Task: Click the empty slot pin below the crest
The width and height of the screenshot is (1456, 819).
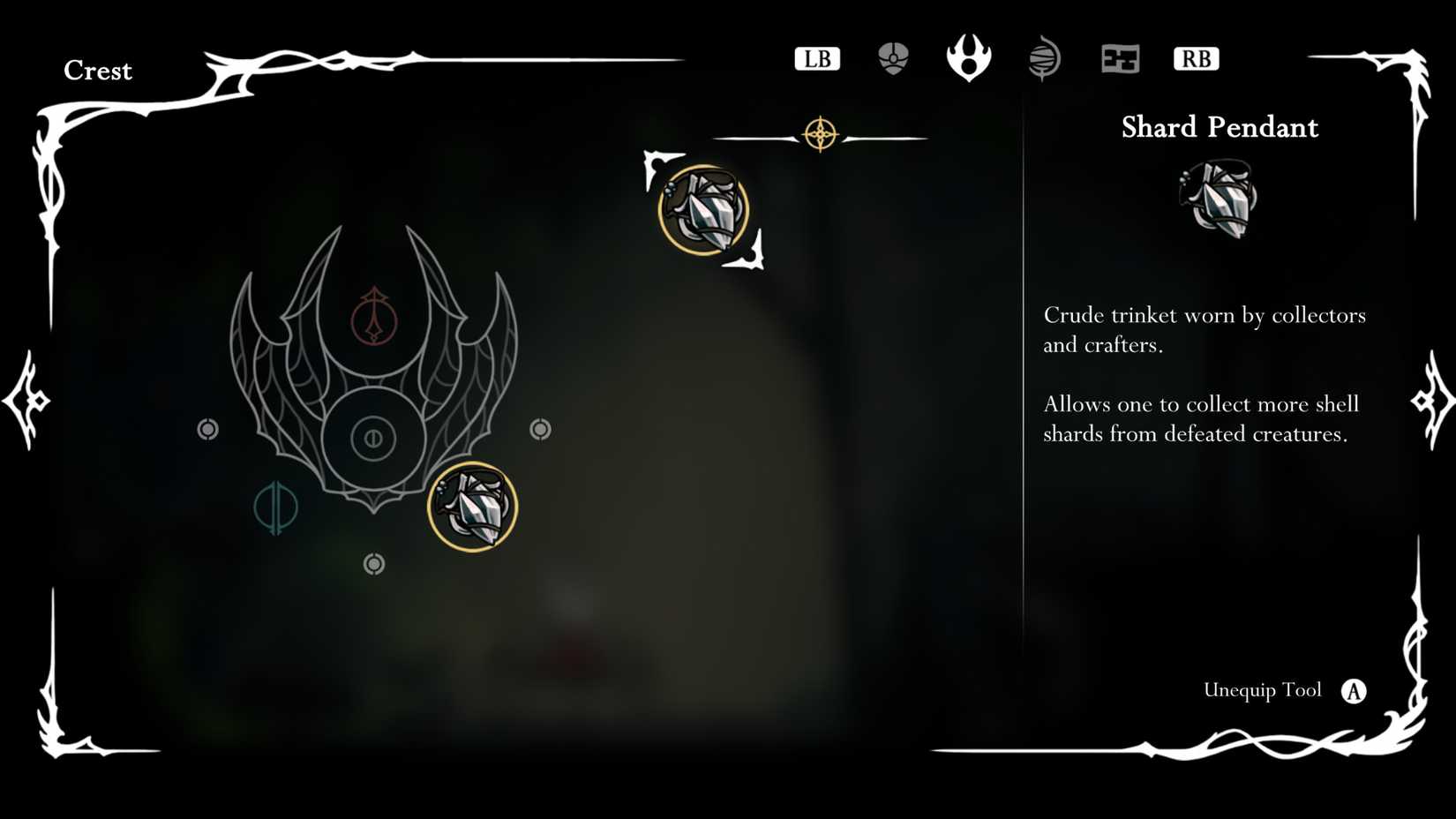Action: point(374,563)
